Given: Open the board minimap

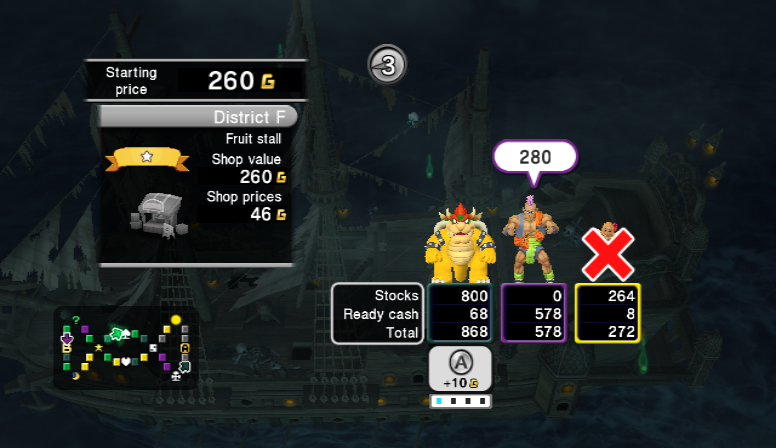Looking at the screenshot, I should (126, 347).
